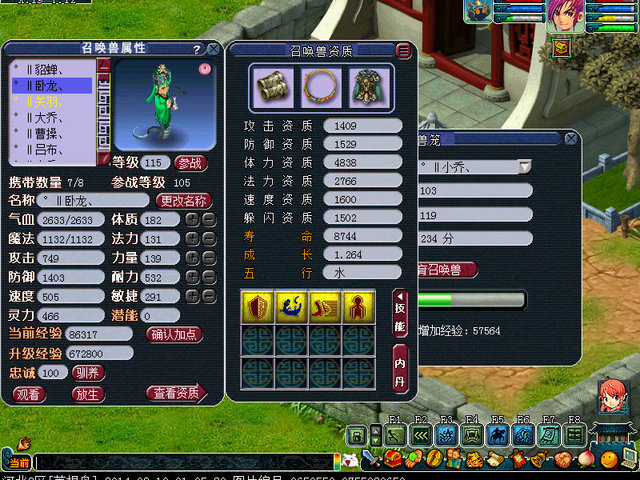Release the pet with 放生 button
The height and width of the screenshot is (480, 640).
(x=88, y=394)
